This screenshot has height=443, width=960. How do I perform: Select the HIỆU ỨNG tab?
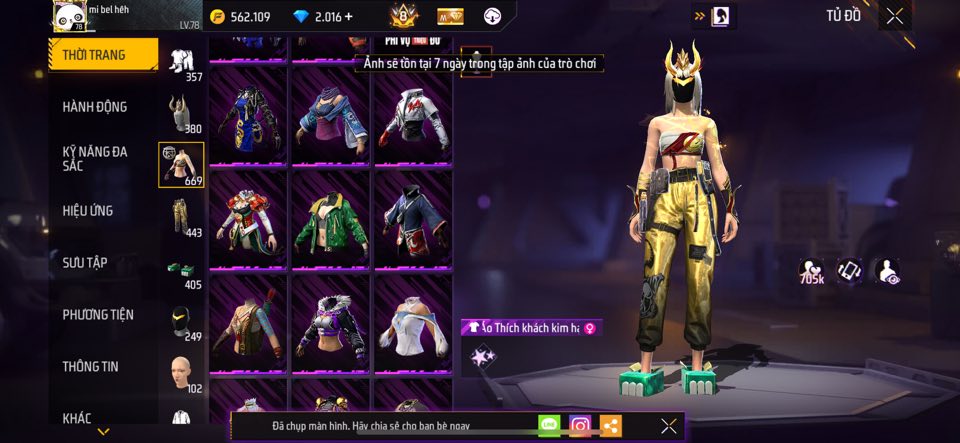tap(88, 211)
